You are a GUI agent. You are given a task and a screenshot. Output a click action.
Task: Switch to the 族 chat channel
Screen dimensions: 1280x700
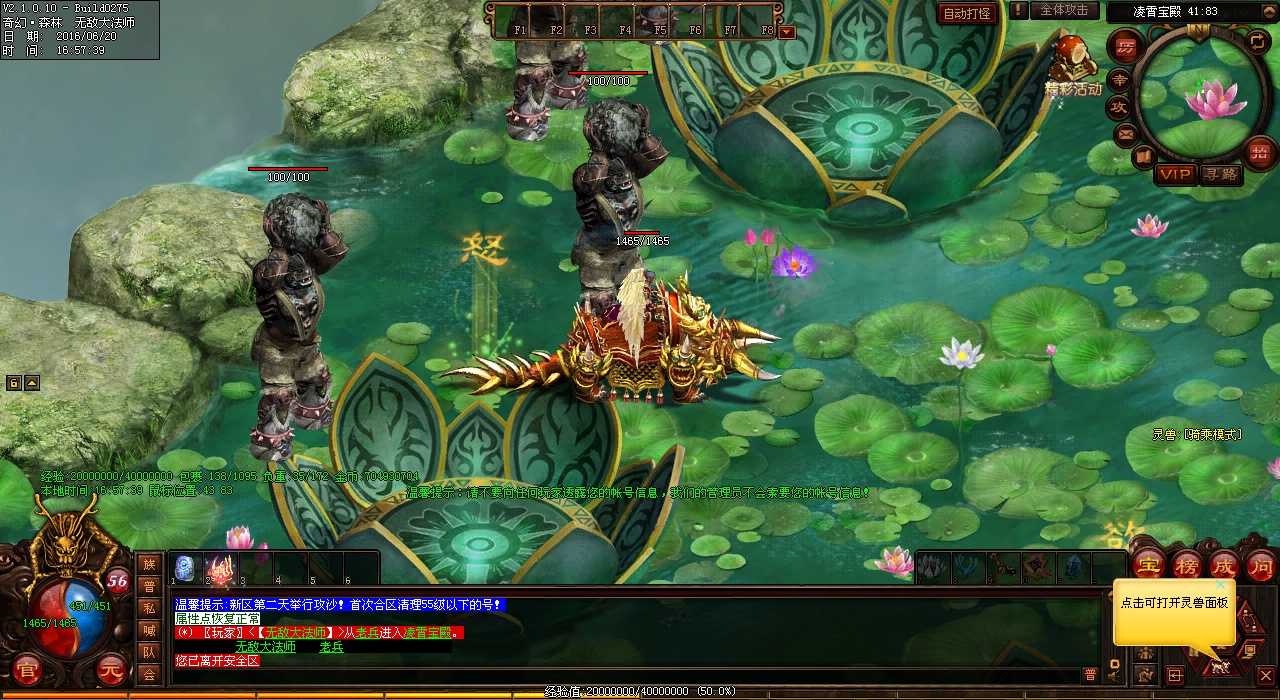point(149,564)
